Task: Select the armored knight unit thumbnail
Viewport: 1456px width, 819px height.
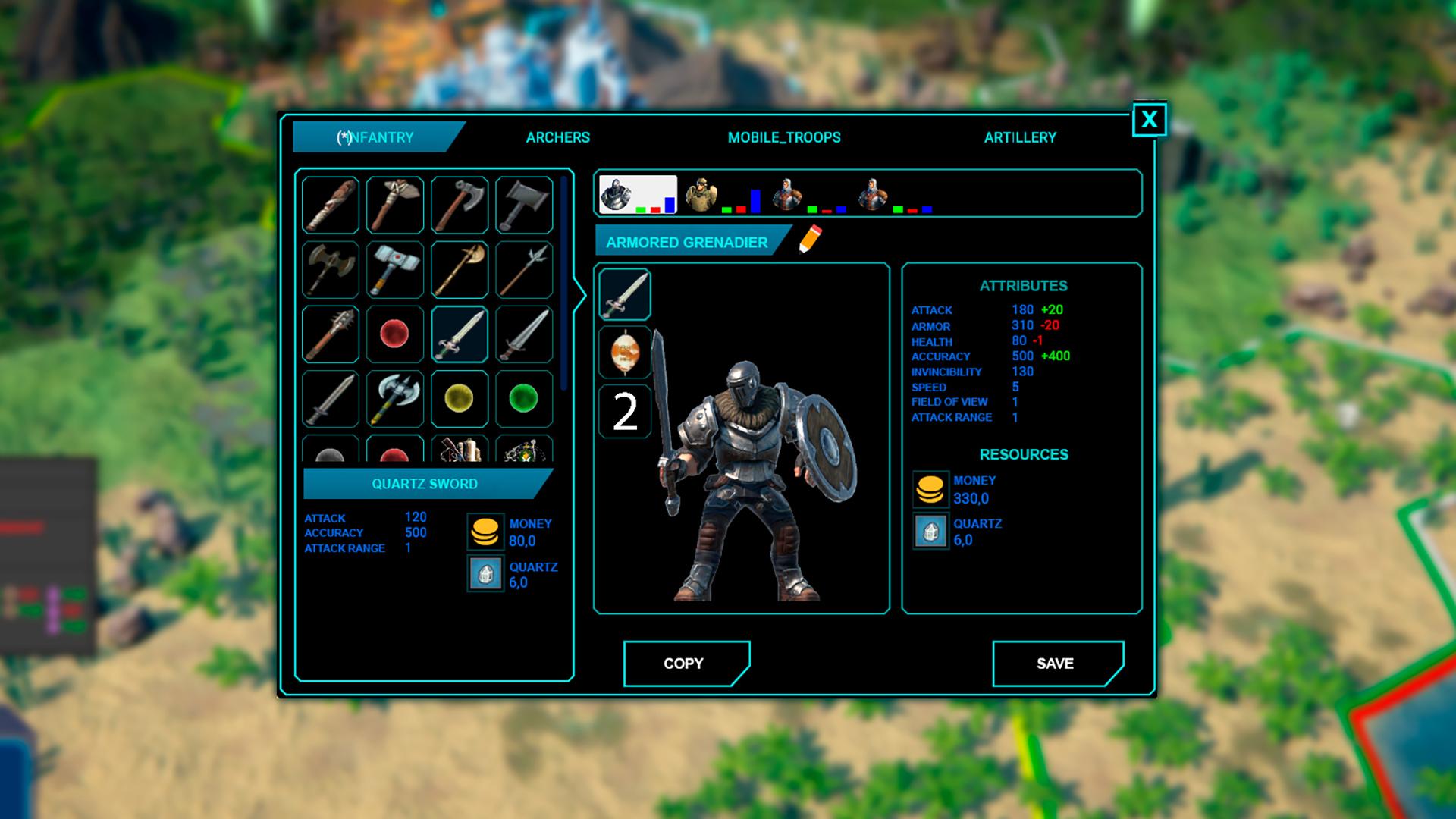Action: point(617,195)
